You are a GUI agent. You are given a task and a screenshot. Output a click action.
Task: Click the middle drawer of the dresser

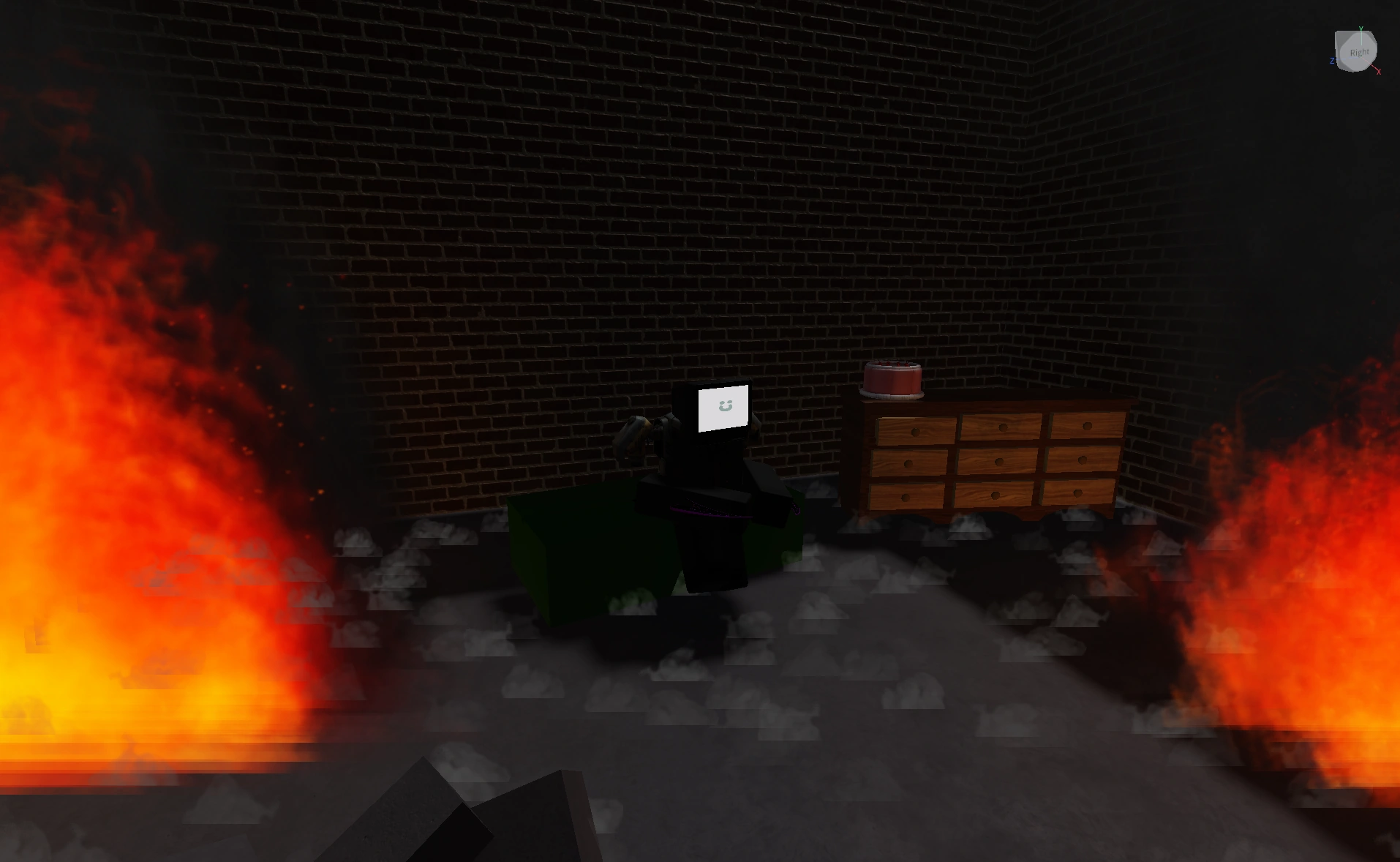pyautogui.click(x=999, y=461)
